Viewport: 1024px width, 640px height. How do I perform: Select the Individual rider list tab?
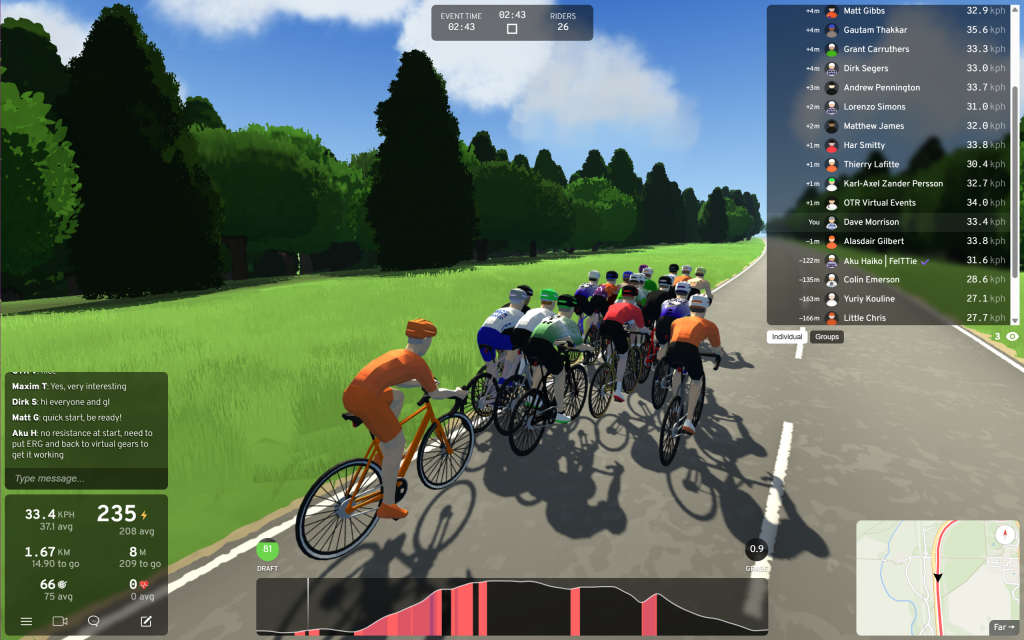tap(787, 337)
